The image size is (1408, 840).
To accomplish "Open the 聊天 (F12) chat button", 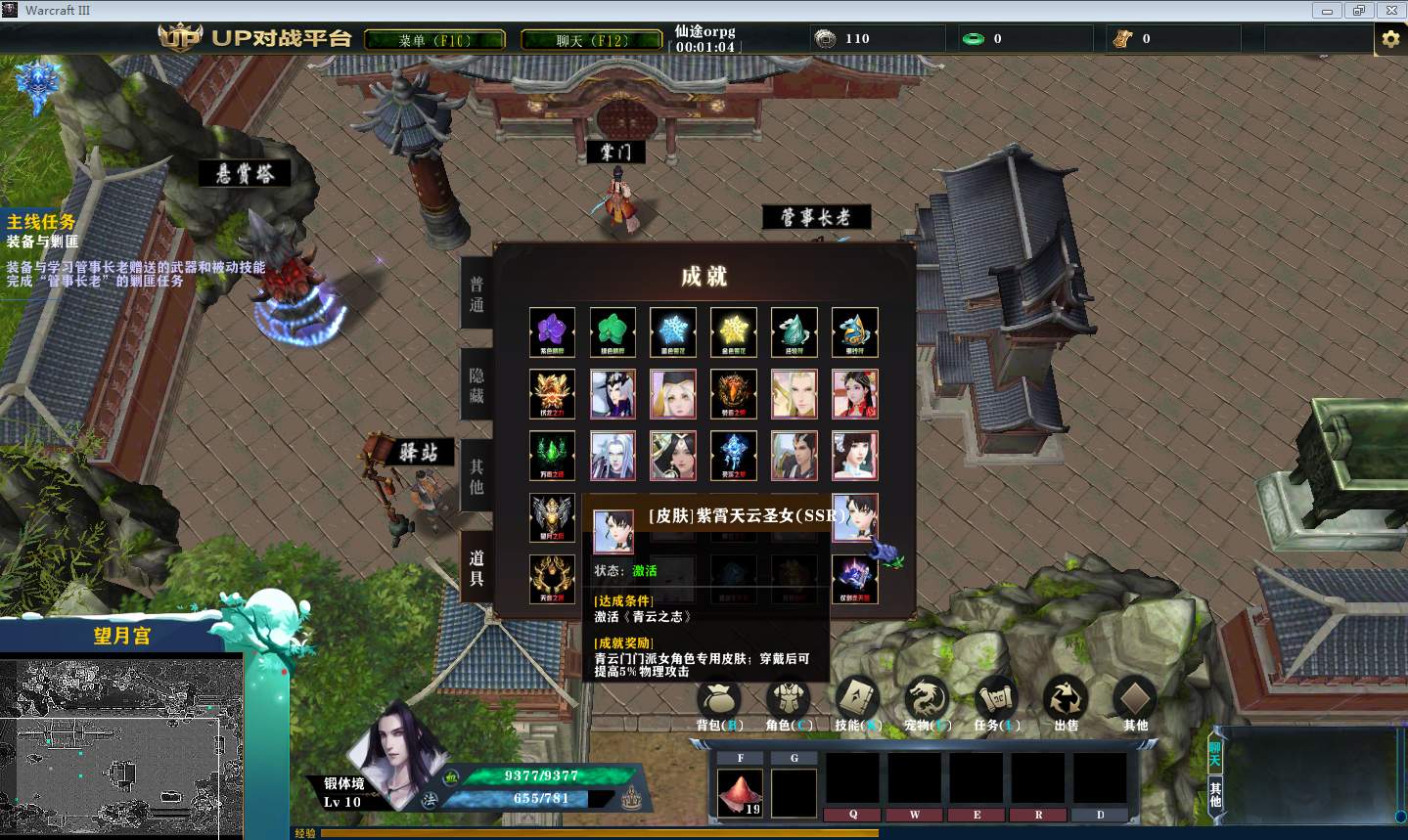I will (591, 40).
